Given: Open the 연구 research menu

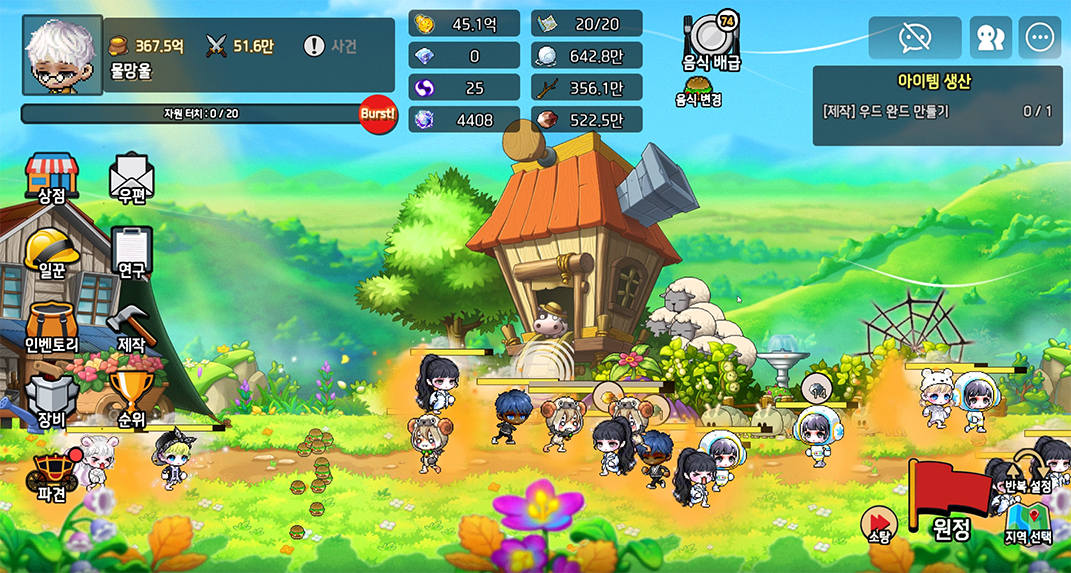Looking at the screenshot, I should pyautogui.click(x=131, y=253).
